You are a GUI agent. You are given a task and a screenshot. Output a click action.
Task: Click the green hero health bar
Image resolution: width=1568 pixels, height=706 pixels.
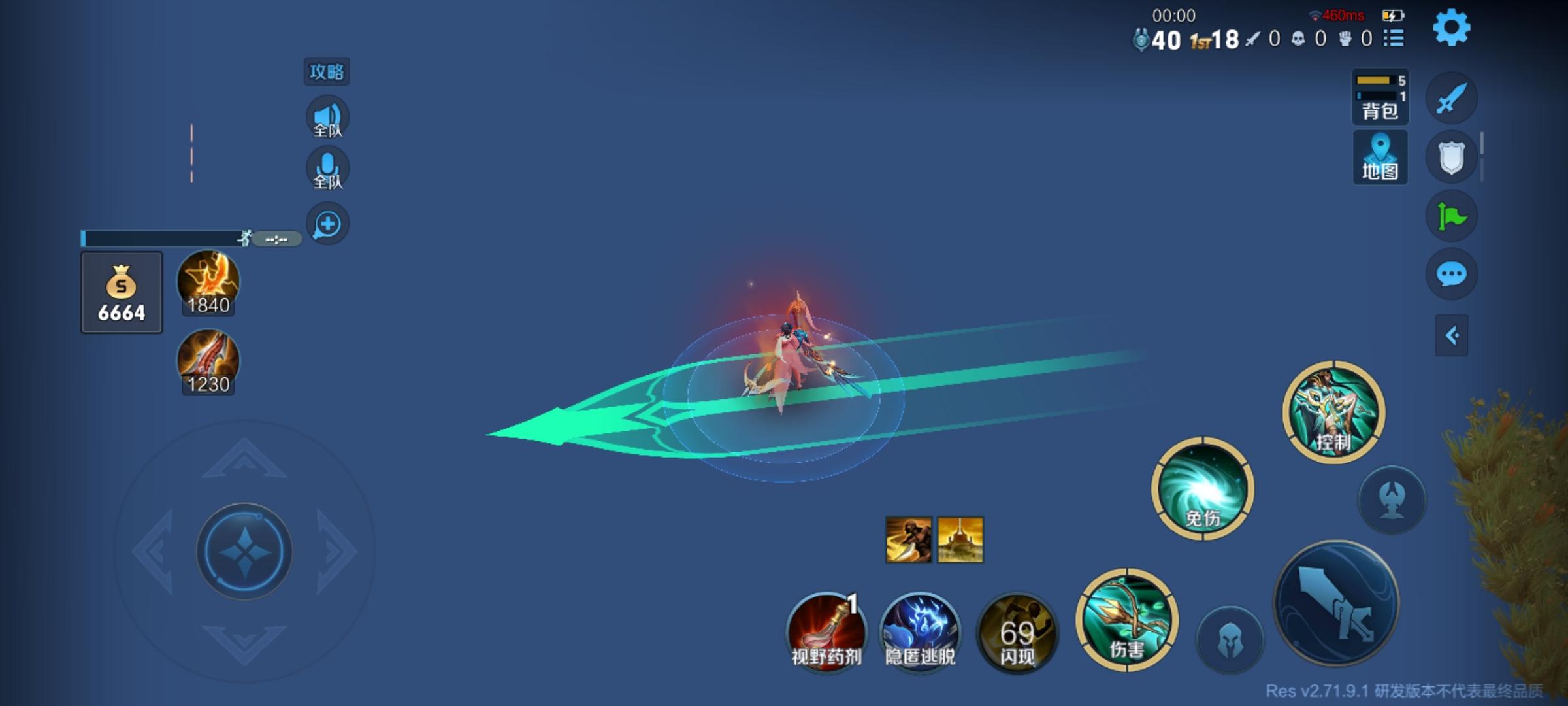[163, 239]
